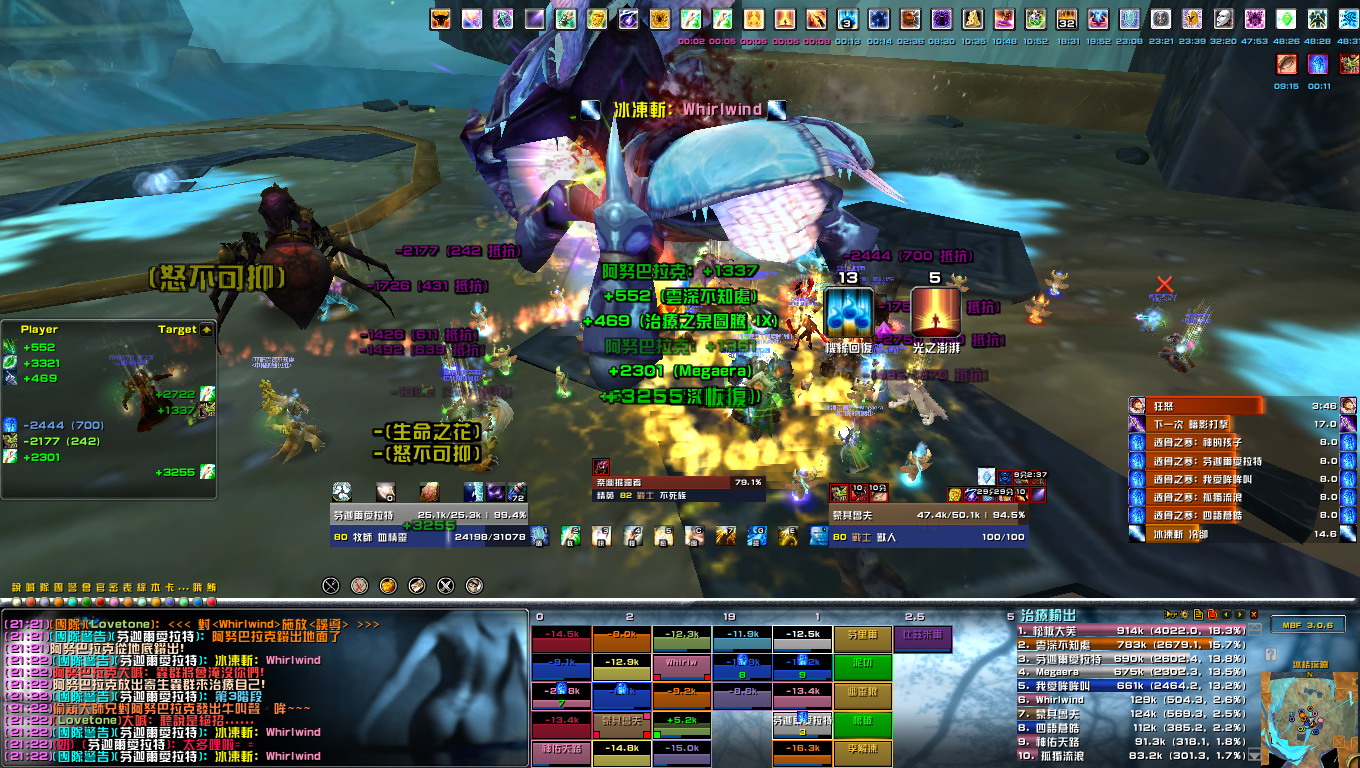This screenshot has width=1360, height=768.
Task: Cast the action bar spell bound to key 2
Action: (x=570, y=537)
